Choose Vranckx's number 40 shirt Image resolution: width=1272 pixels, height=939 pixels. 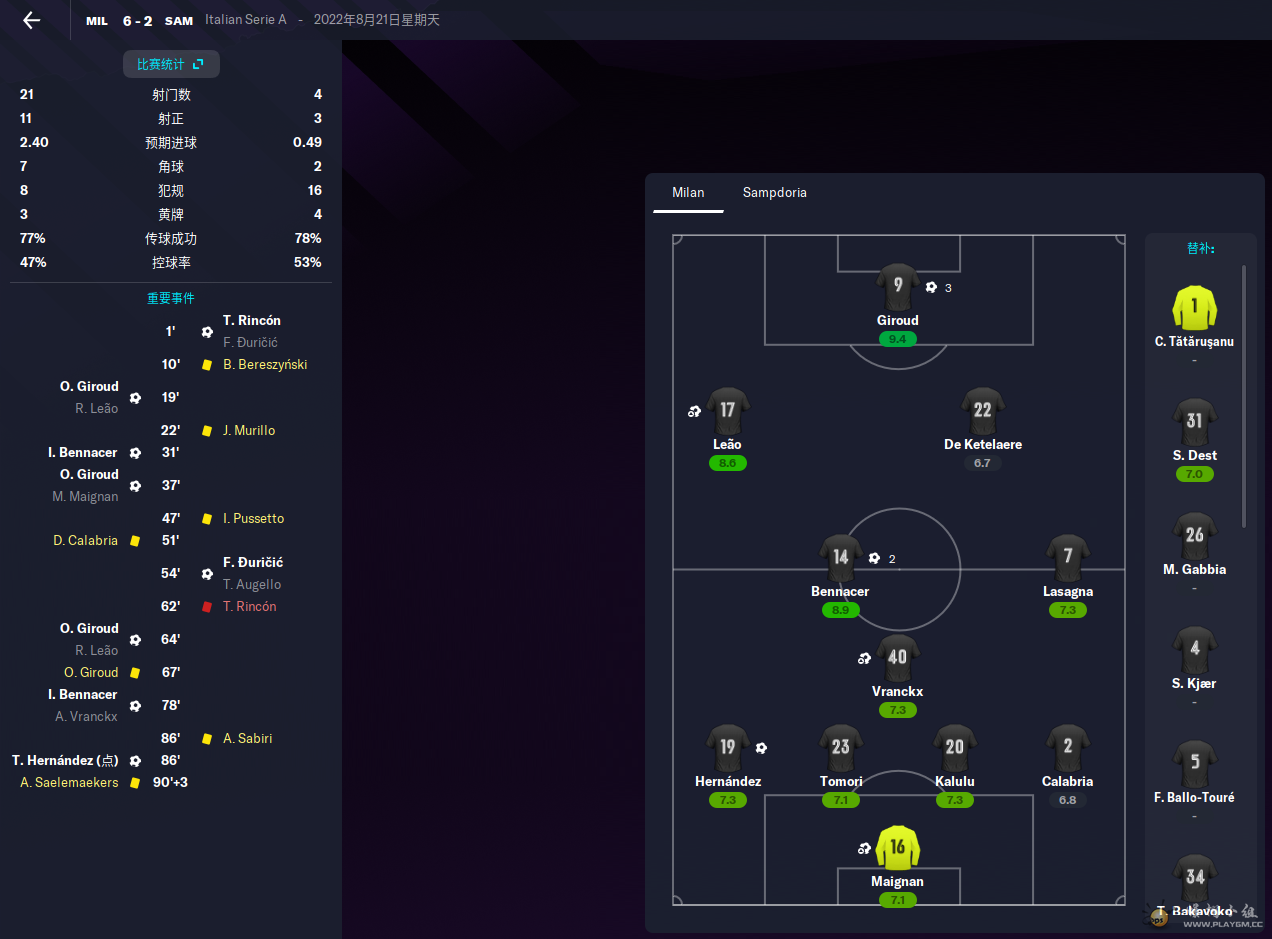tap(897, 659)
